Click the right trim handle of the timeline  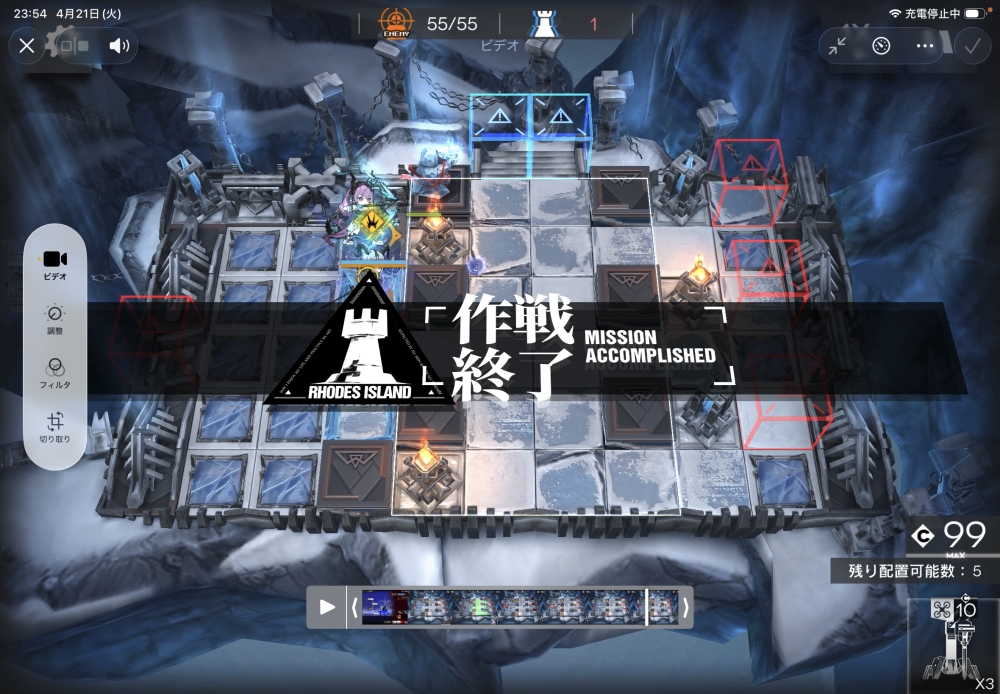[685, 607]
